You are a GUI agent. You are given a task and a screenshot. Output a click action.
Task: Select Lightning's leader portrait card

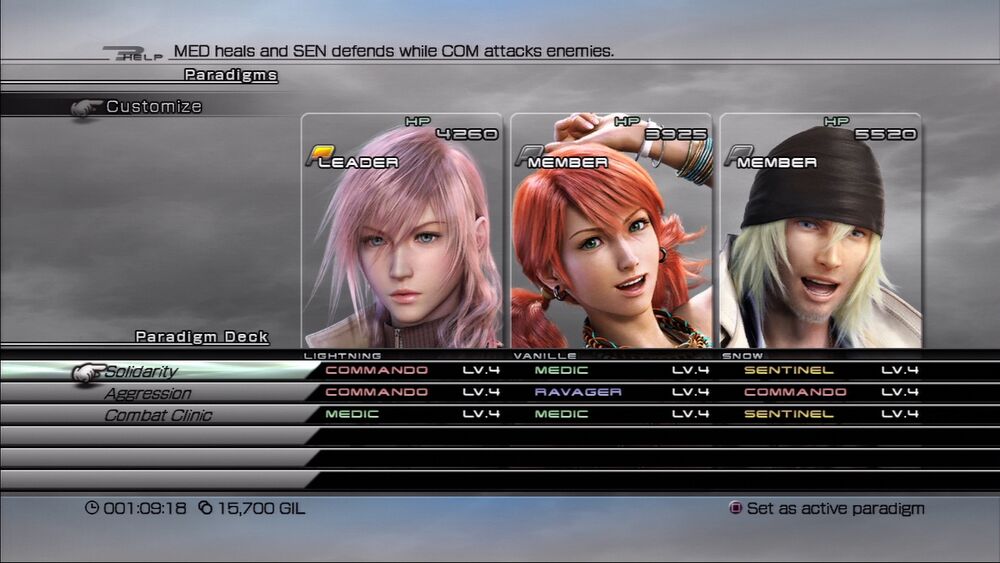402,232
